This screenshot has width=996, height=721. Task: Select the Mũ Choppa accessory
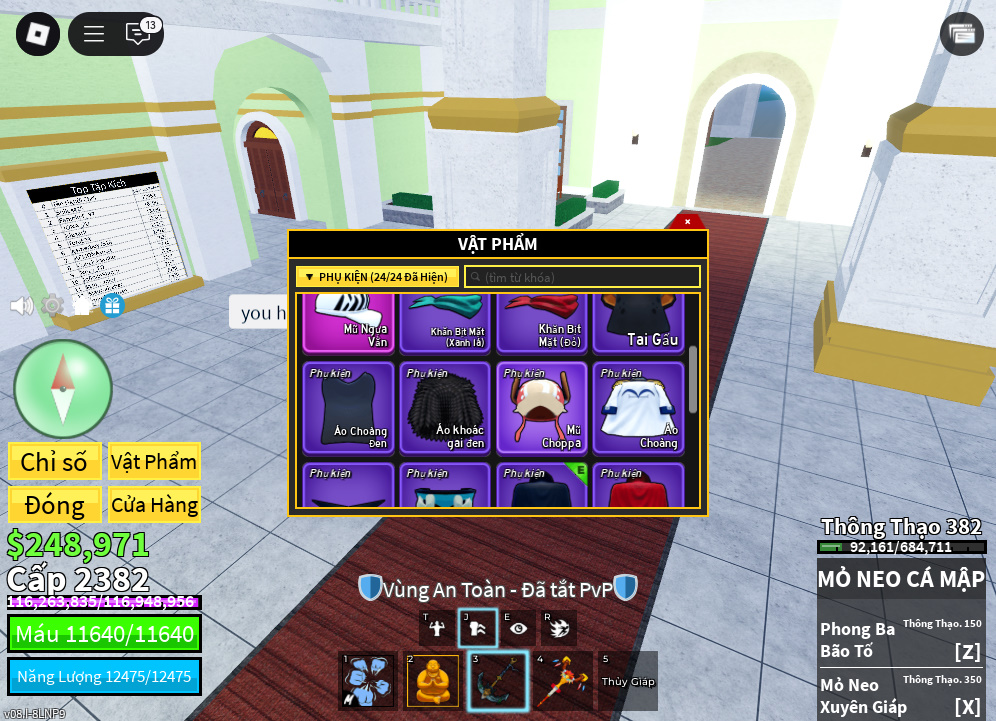(541, 406)
